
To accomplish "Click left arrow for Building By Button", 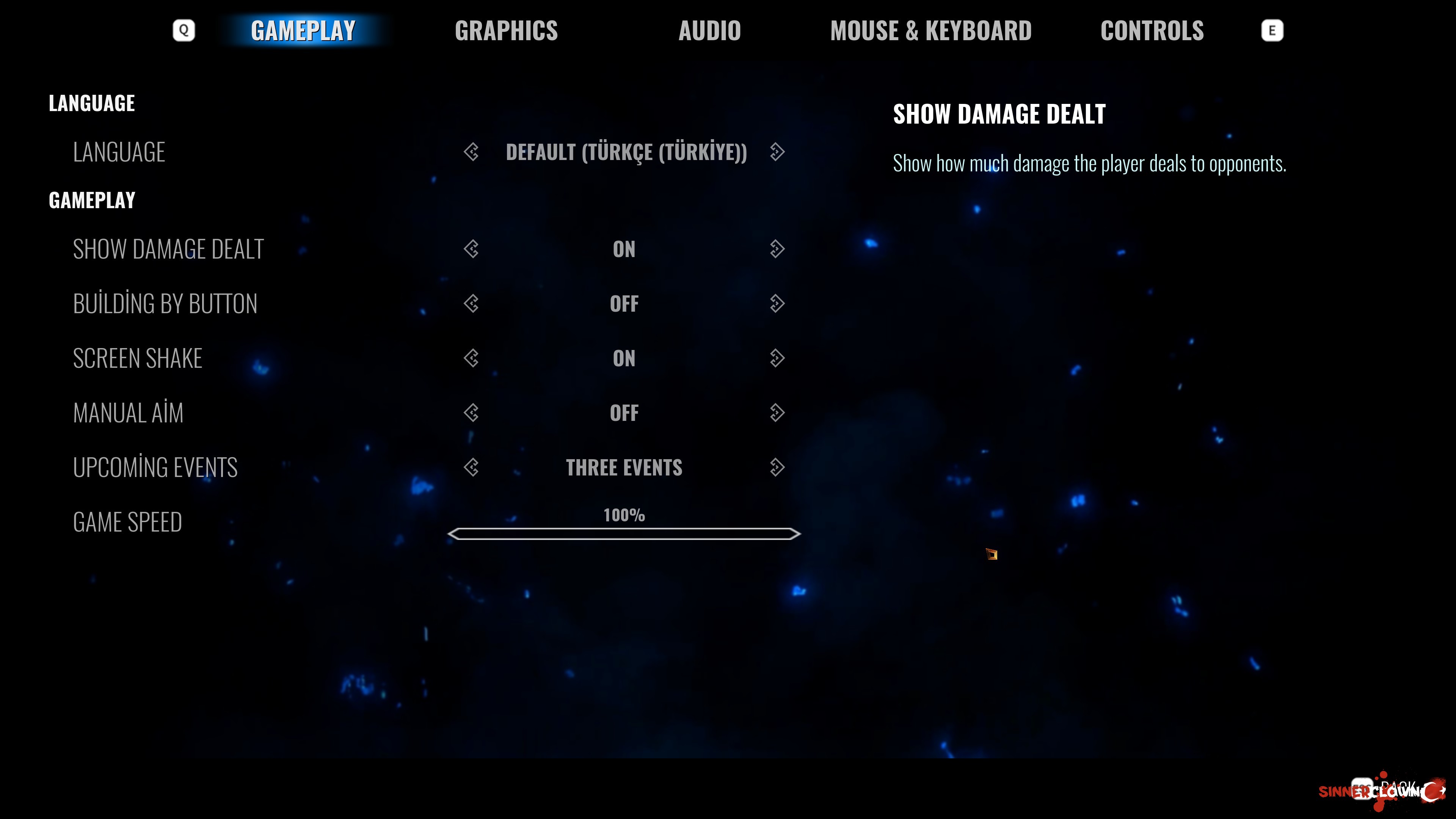I will [471, 303].
